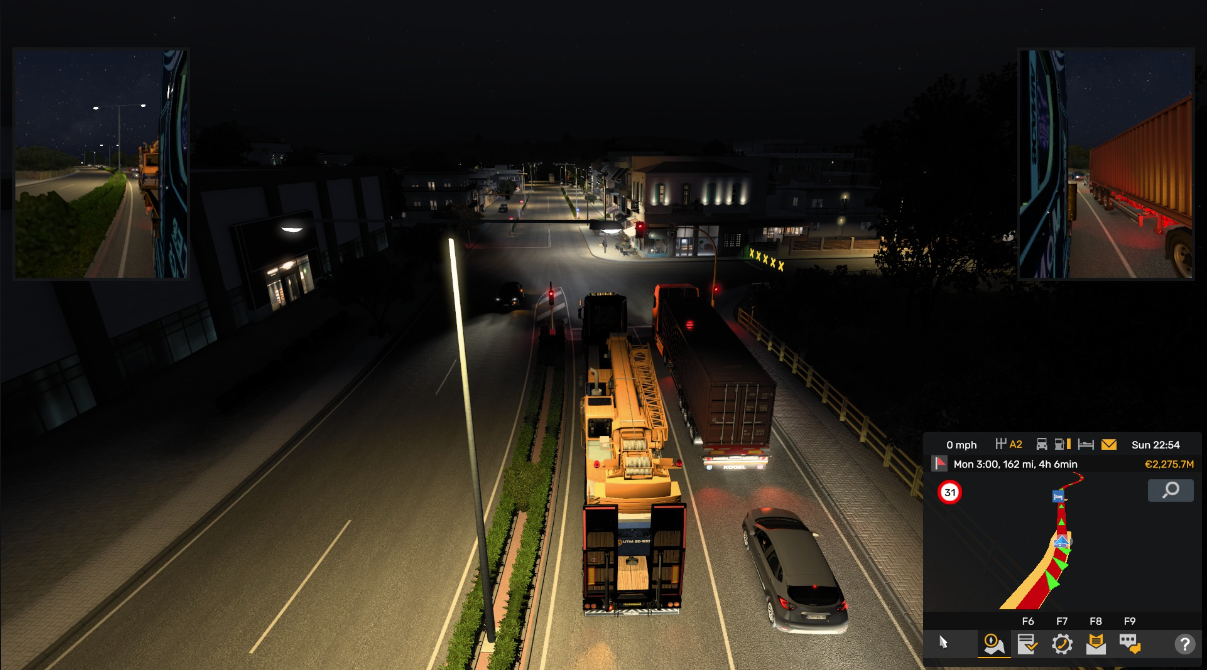Screen dimensions: 1207x670
Task: Open the roadside assistance gear-phone tab
Action: tap(1062, 644)
